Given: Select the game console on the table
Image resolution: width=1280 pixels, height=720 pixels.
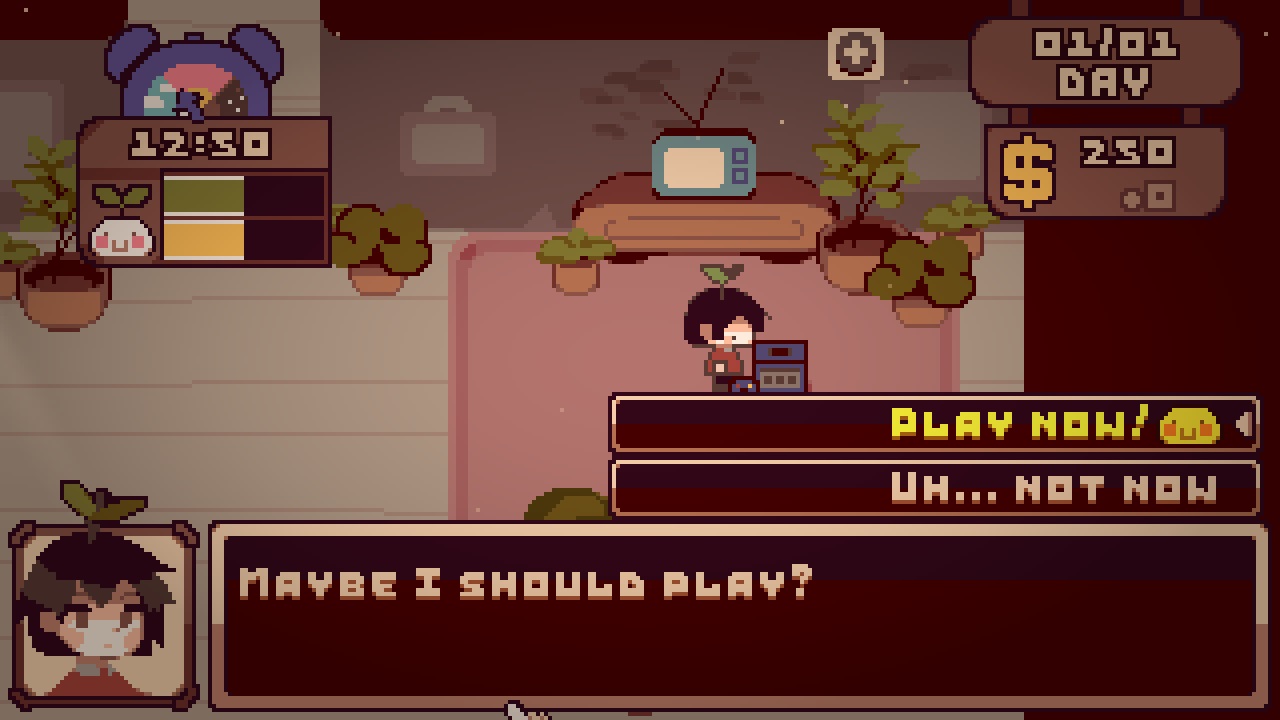Looking at the screenshot, I should click(778, 367).
